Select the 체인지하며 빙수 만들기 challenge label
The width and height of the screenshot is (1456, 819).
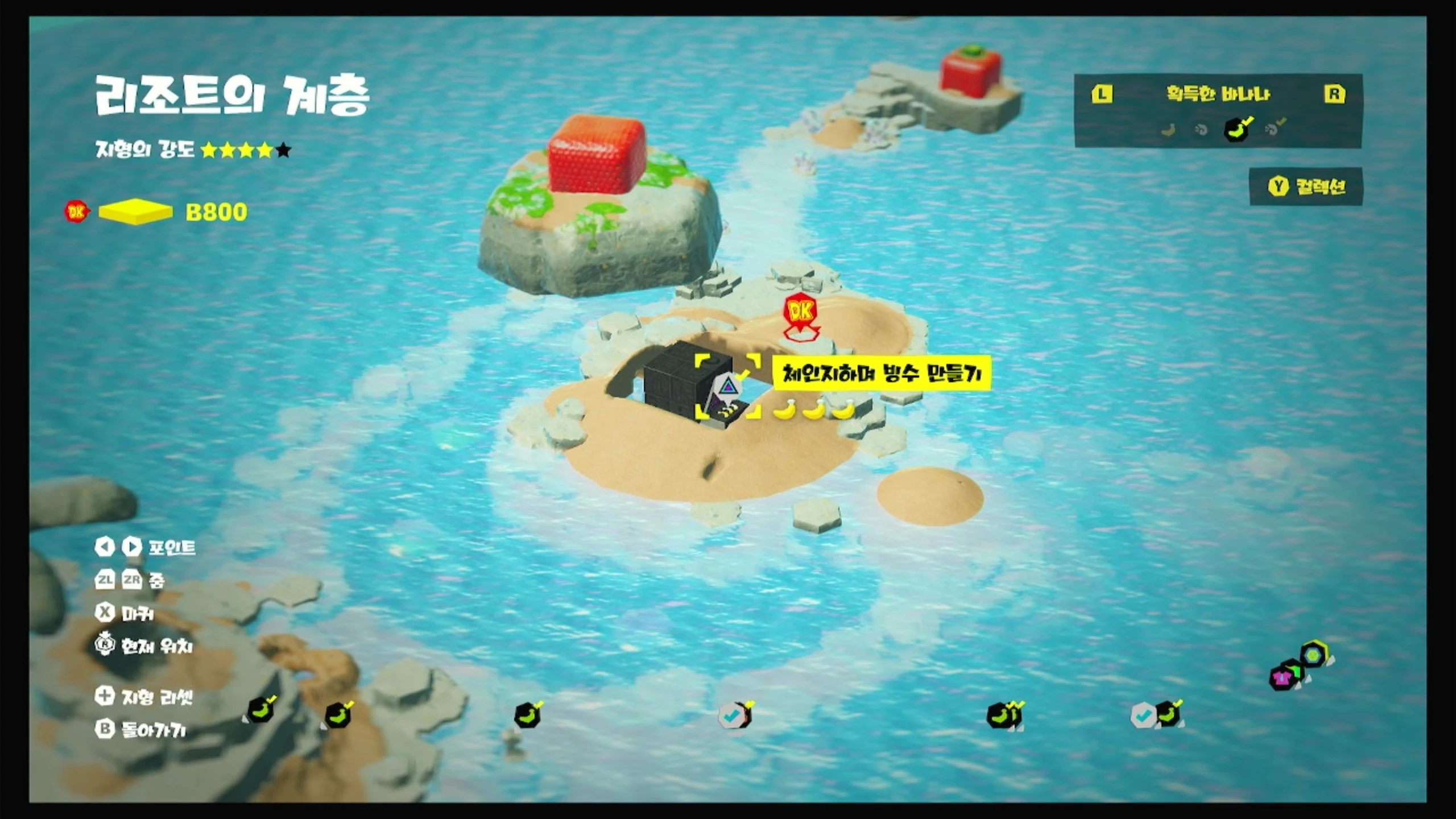click(x=882, y=373)
